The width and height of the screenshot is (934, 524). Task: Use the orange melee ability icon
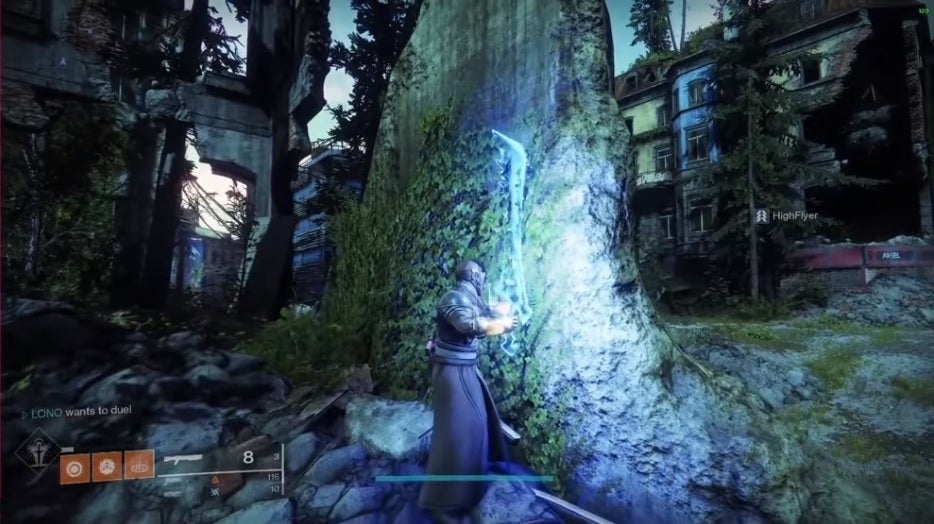coord(107,466)
